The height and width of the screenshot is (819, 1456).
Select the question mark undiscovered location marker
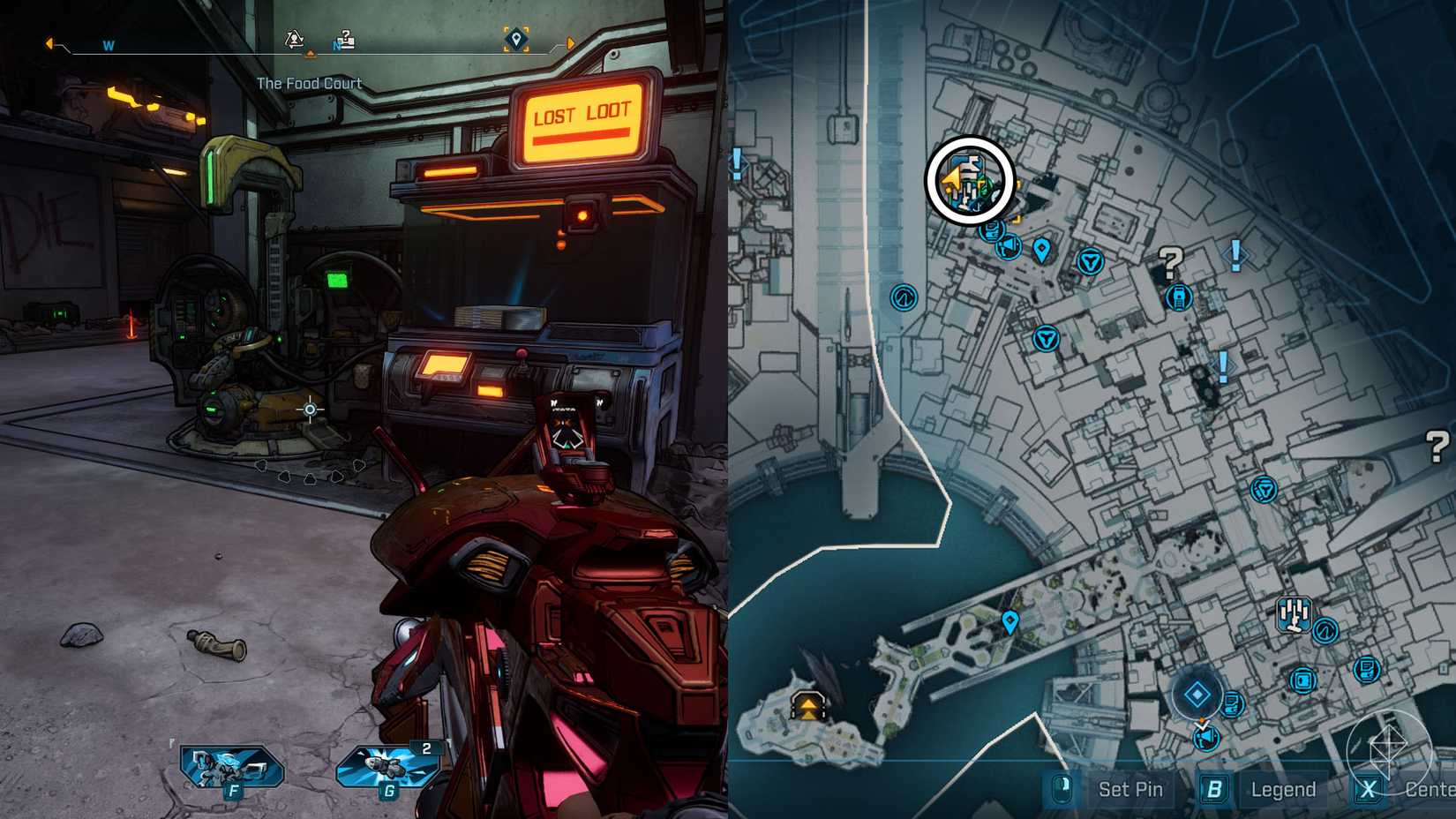1169,262
